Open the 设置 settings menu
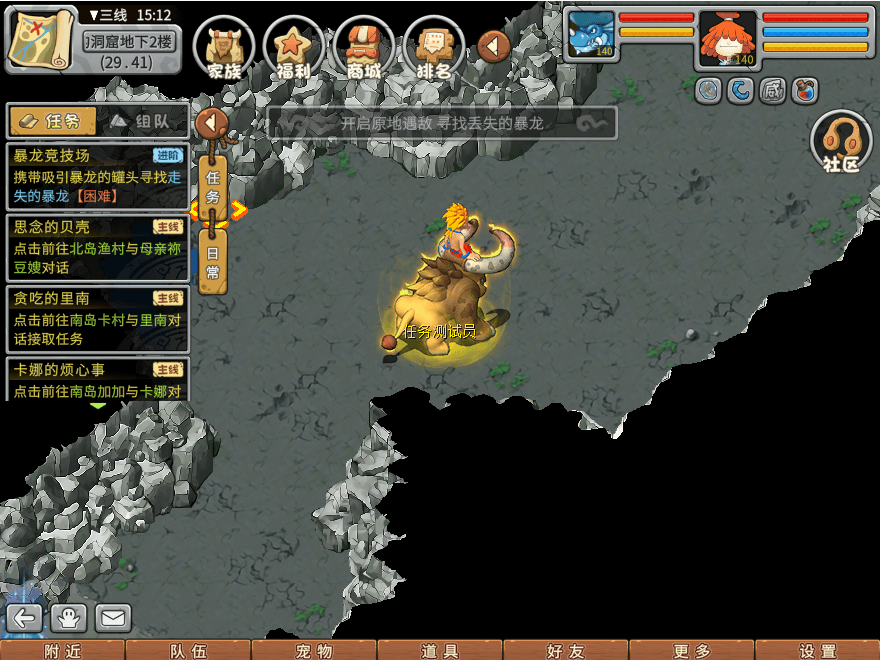Viewport: 880px width, 660px height. coord(817,650)
